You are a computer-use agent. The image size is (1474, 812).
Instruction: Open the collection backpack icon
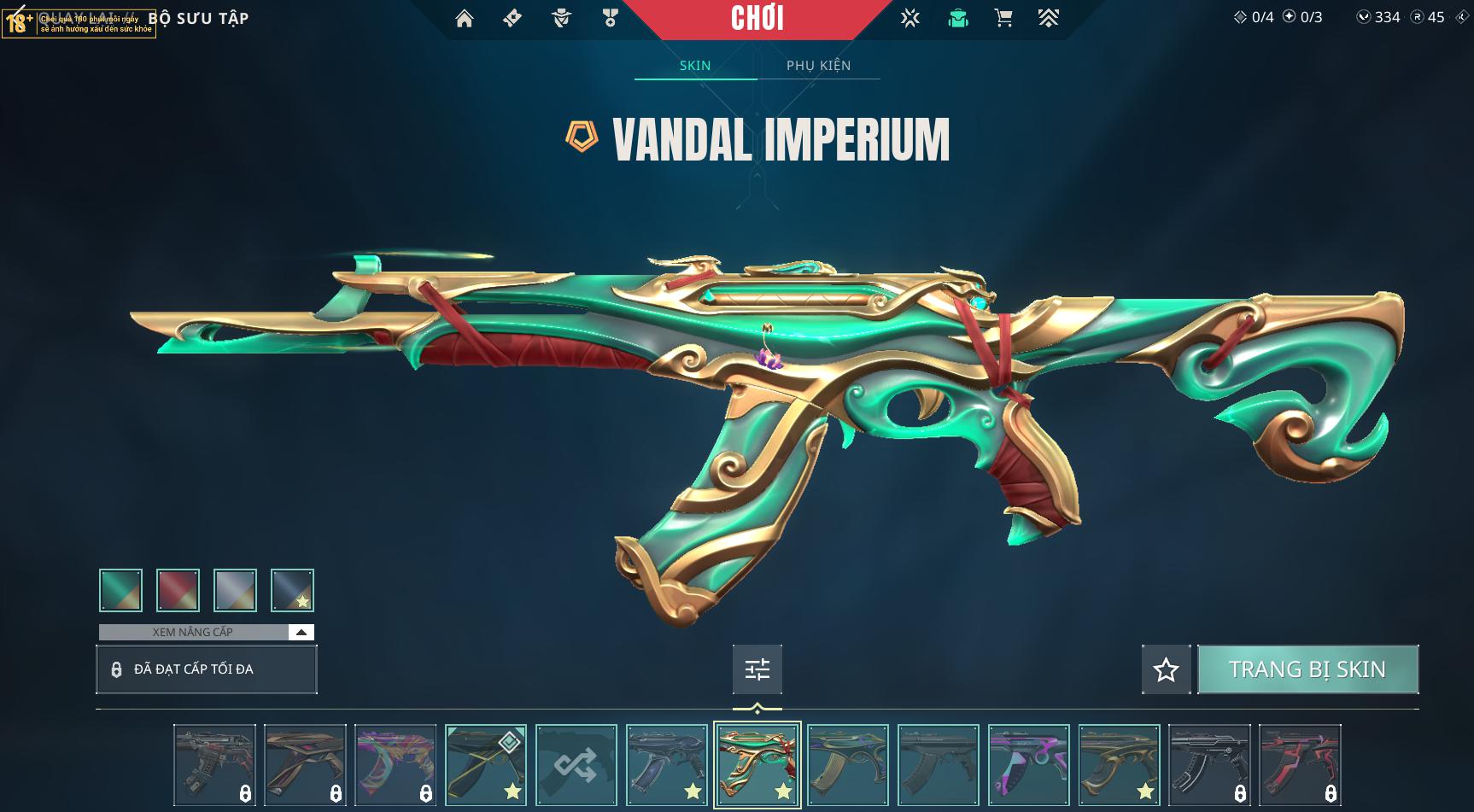958,18
